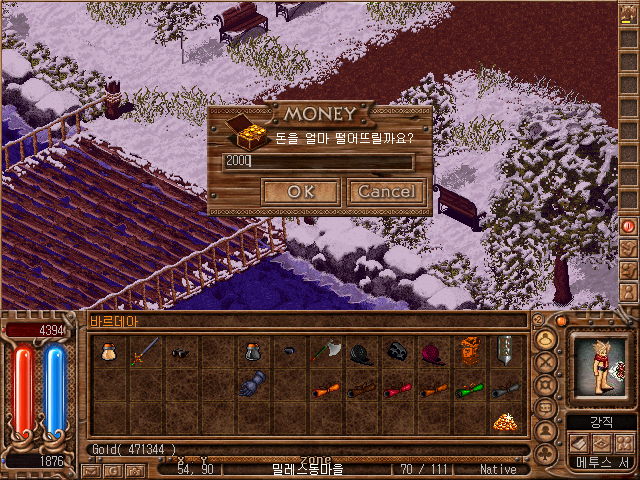Select the grey potion flask item
Viewport: 640px width, 480px height.
pos(252,351)
